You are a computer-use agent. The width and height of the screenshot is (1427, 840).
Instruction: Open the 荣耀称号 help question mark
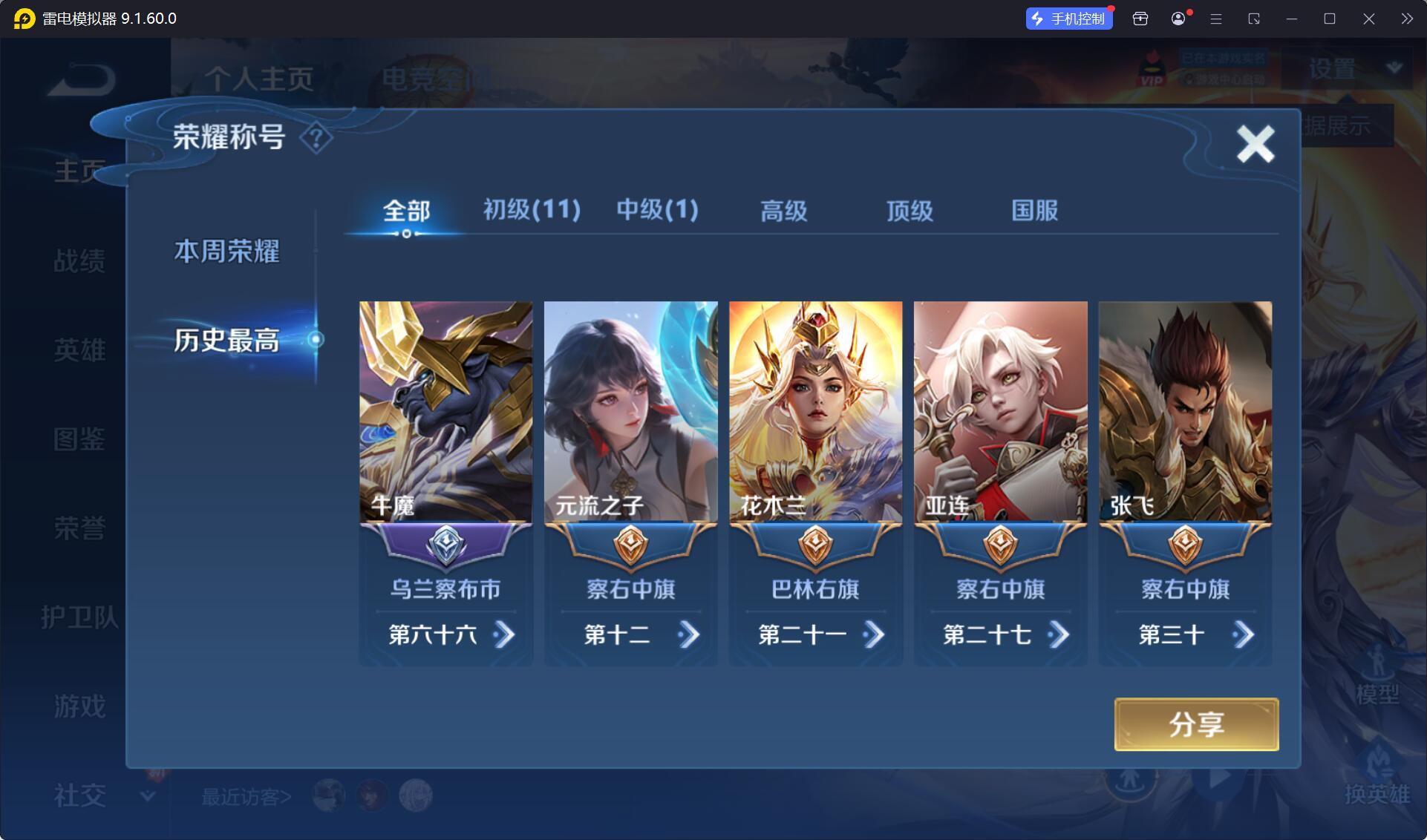316,138
